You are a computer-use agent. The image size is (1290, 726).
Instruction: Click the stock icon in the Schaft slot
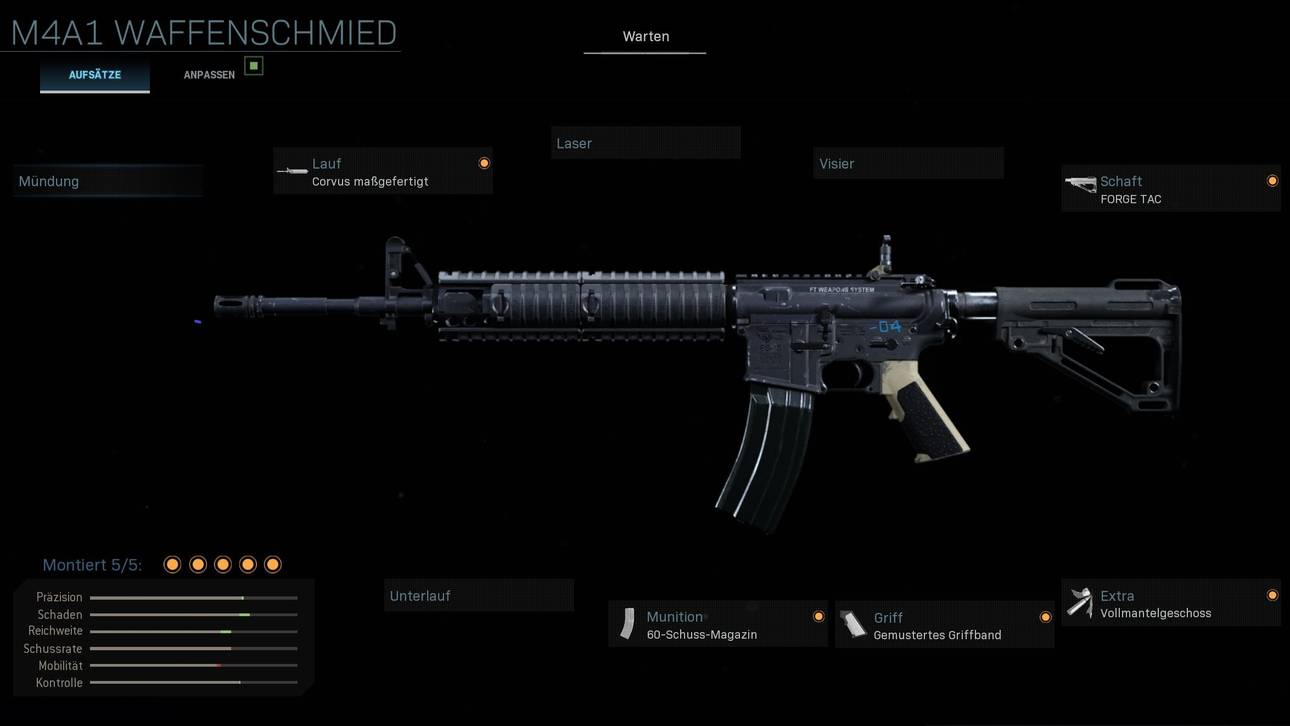pos(1080,185)
